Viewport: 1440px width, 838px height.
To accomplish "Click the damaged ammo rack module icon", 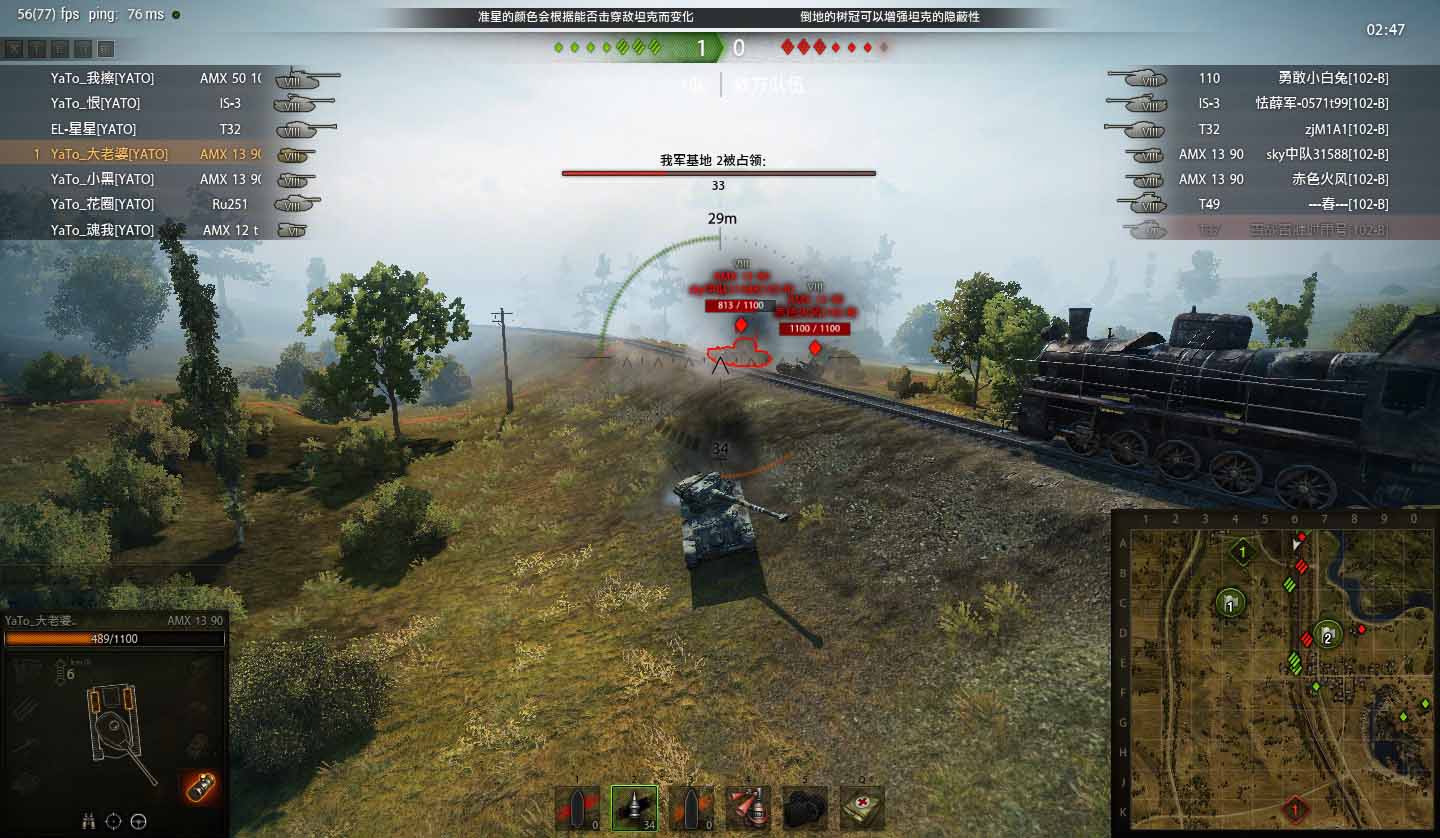I will coord(202,786).
